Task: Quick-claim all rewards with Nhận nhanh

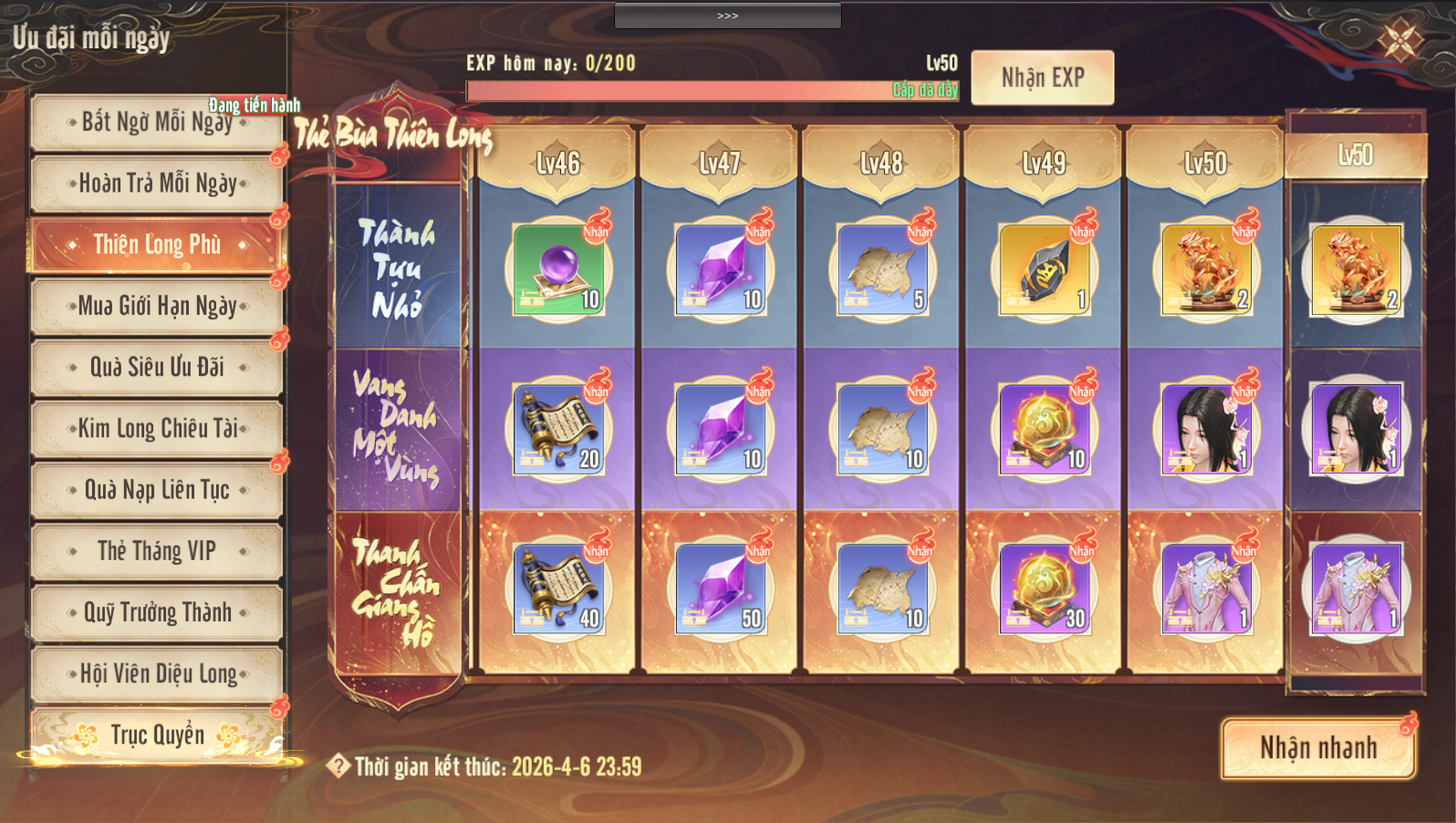Action: click(x=1317, y=748)
